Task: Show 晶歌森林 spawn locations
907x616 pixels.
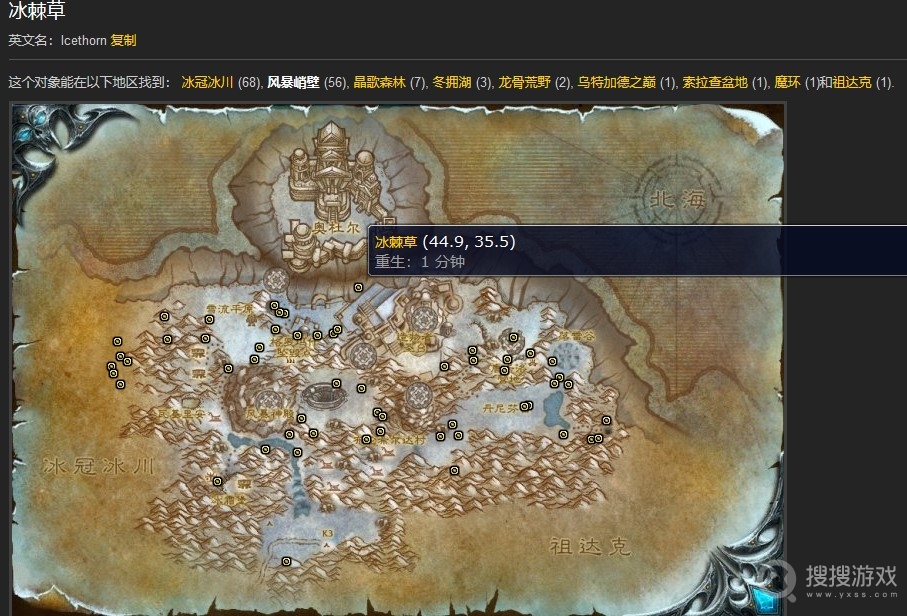Action: point(379,82)
